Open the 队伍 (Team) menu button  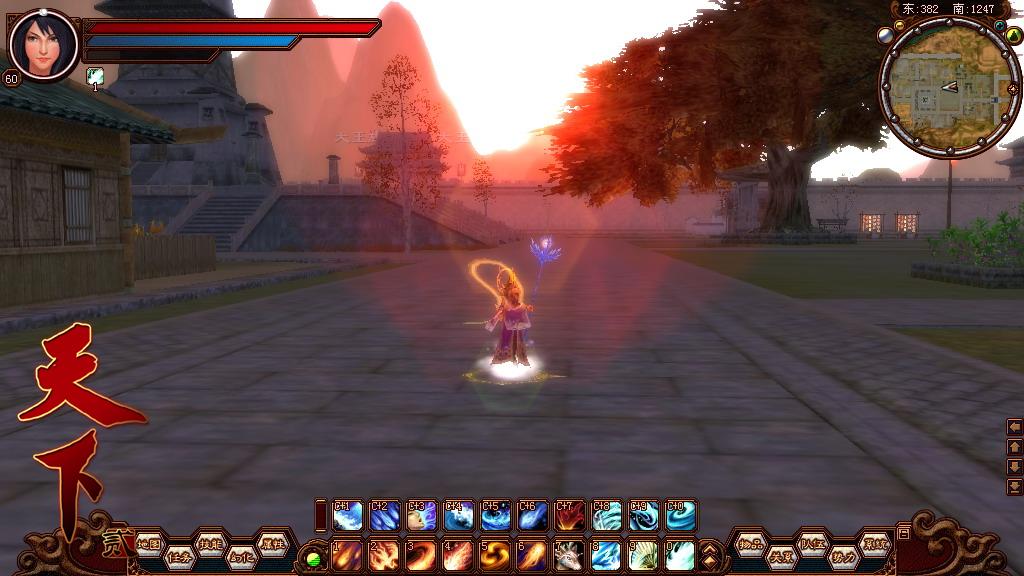(811, 543)
